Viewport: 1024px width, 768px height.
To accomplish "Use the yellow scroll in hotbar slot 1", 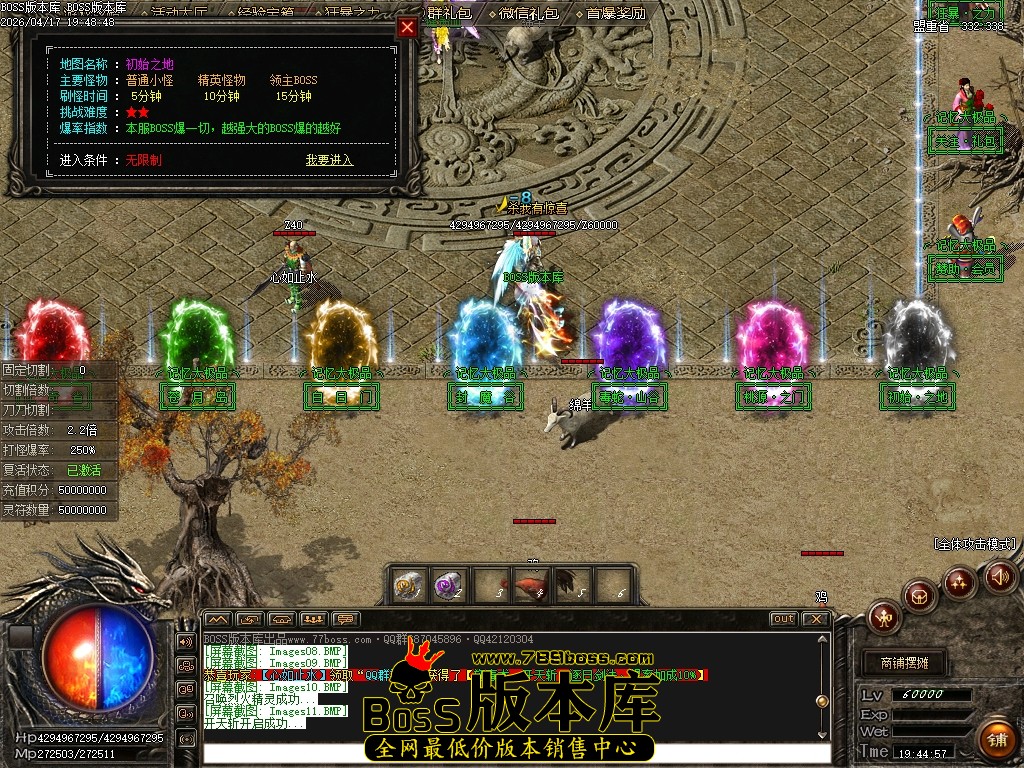I will [407, 585].
